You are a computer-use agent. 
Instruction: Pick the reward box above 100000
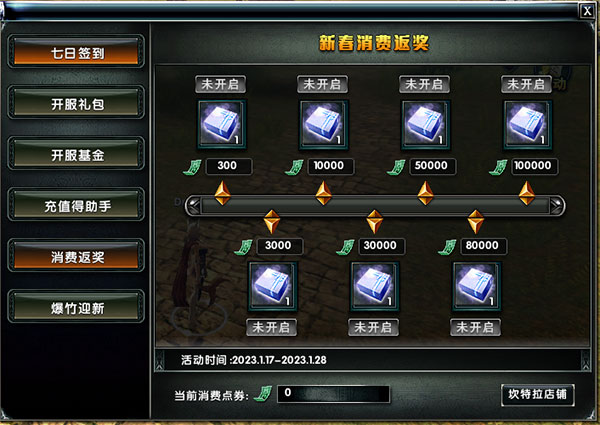tap(526, 125)
